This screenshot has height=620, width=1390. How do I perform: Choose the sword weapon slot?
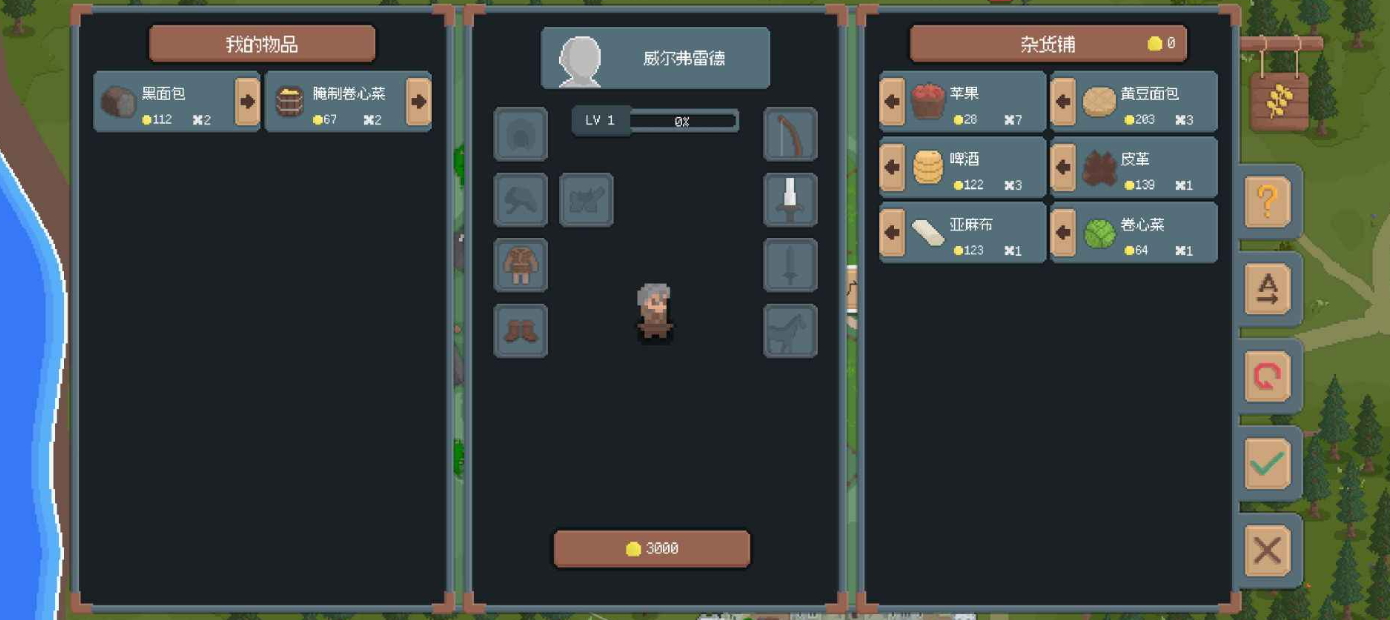coord(790,200)
